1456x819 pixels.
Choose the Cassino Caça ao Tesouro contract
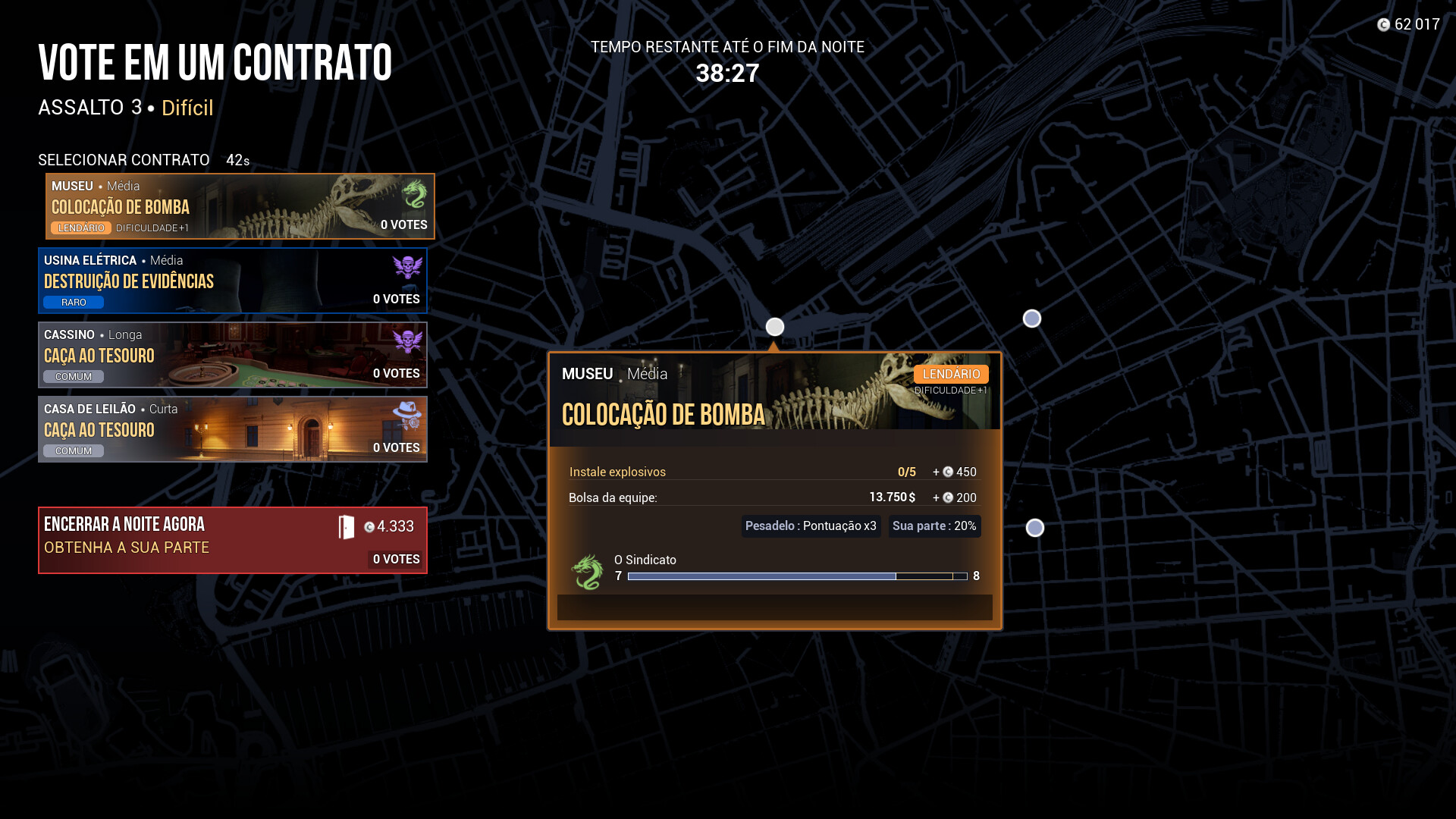232,355
